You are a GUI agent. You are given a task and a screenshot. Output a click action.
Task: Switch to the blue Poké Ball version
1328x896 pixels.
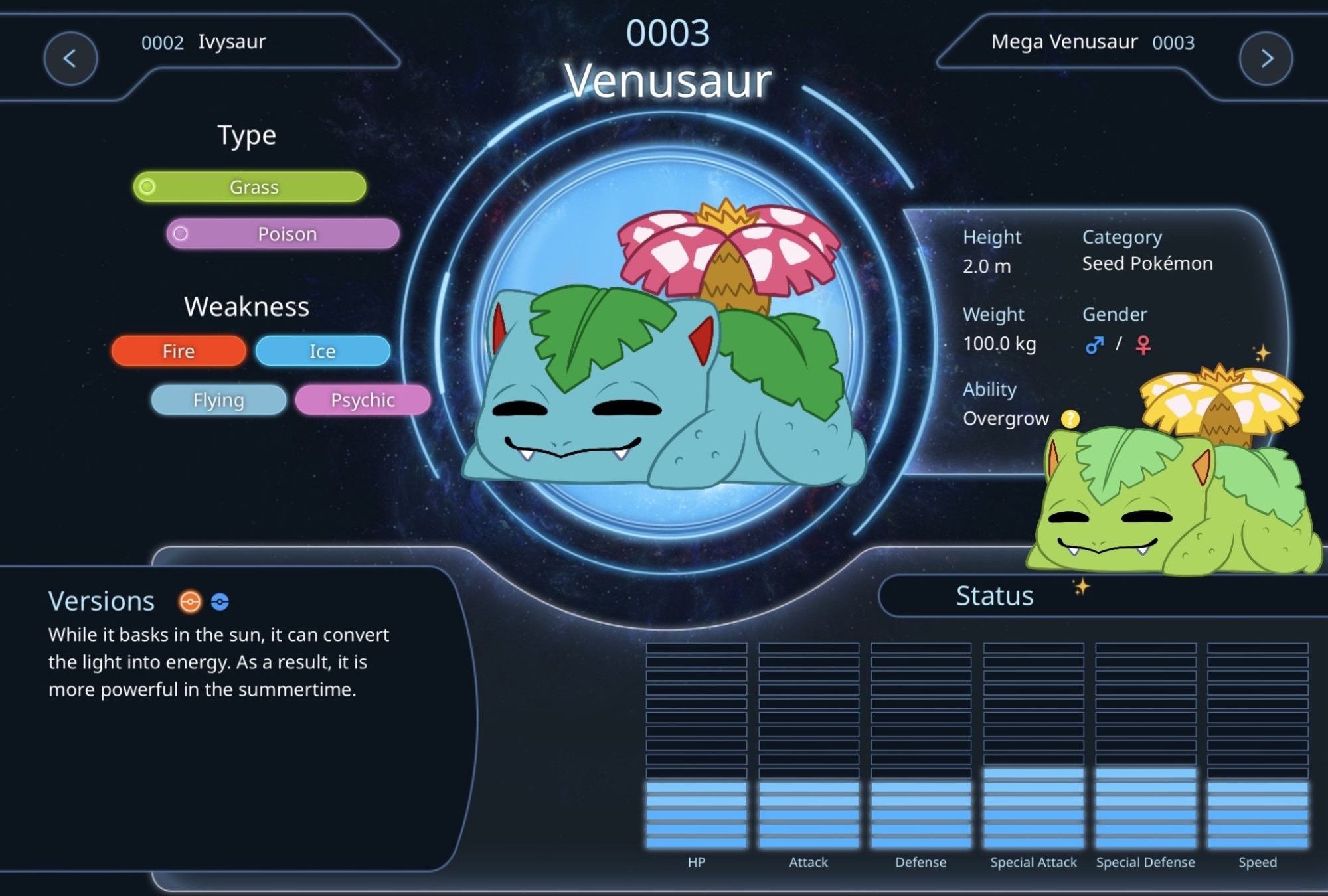pyautogui.click(x=220, y=601)
